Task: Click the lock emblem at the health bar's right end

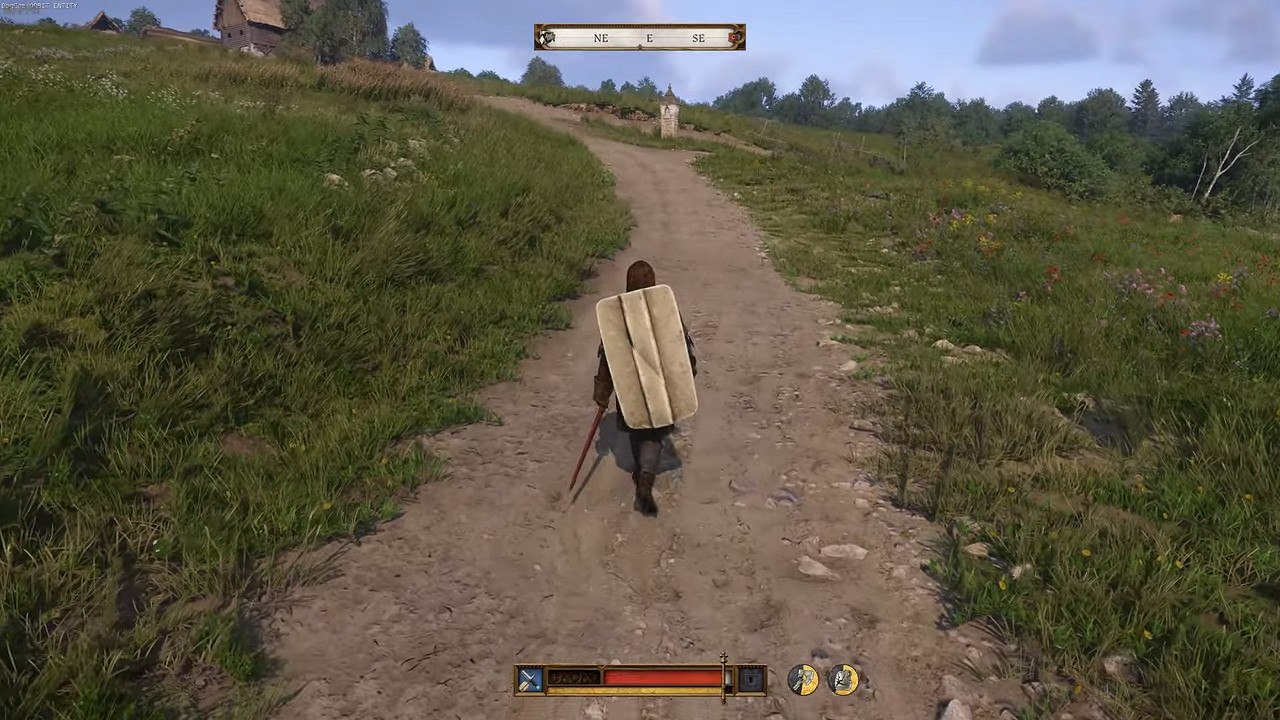Action: pyautogui.click(x=751, y=680)
